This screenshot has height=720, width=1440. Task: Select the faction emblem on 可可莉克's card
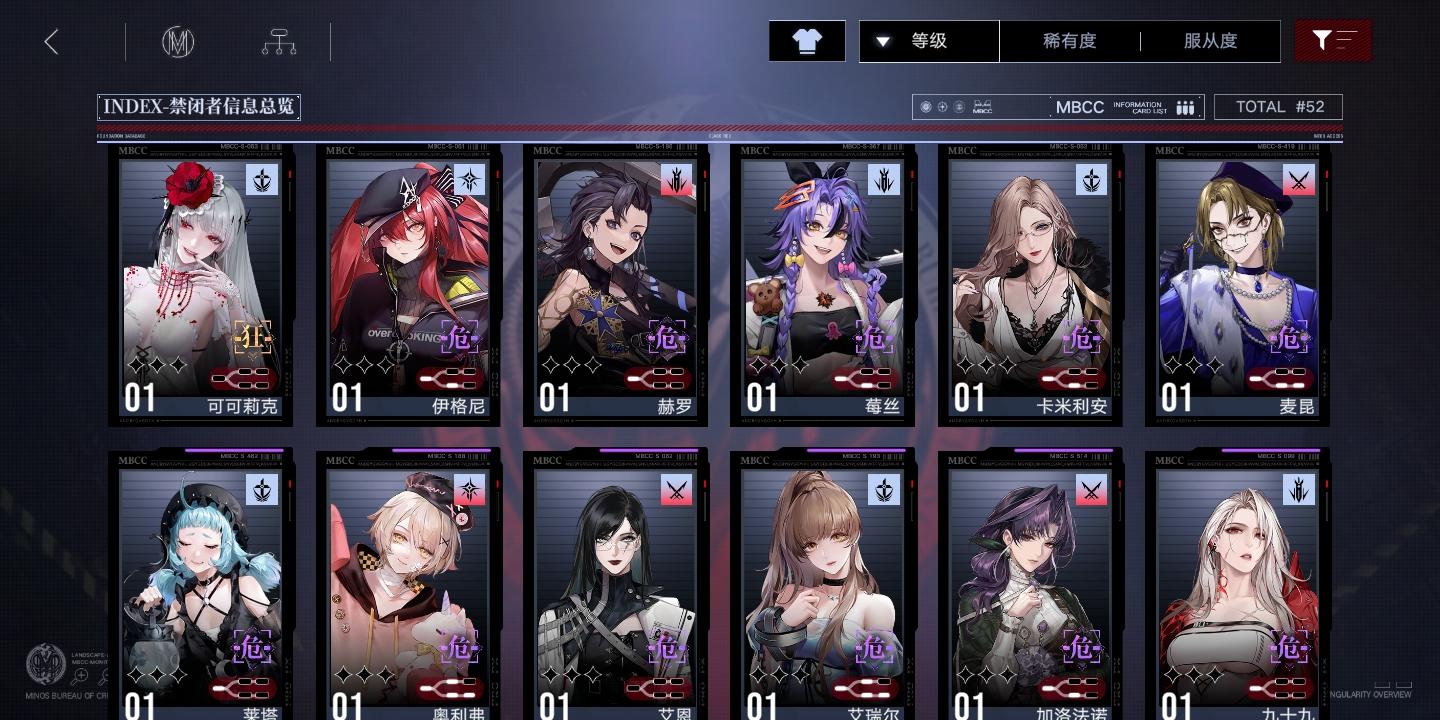click(263, 181)
